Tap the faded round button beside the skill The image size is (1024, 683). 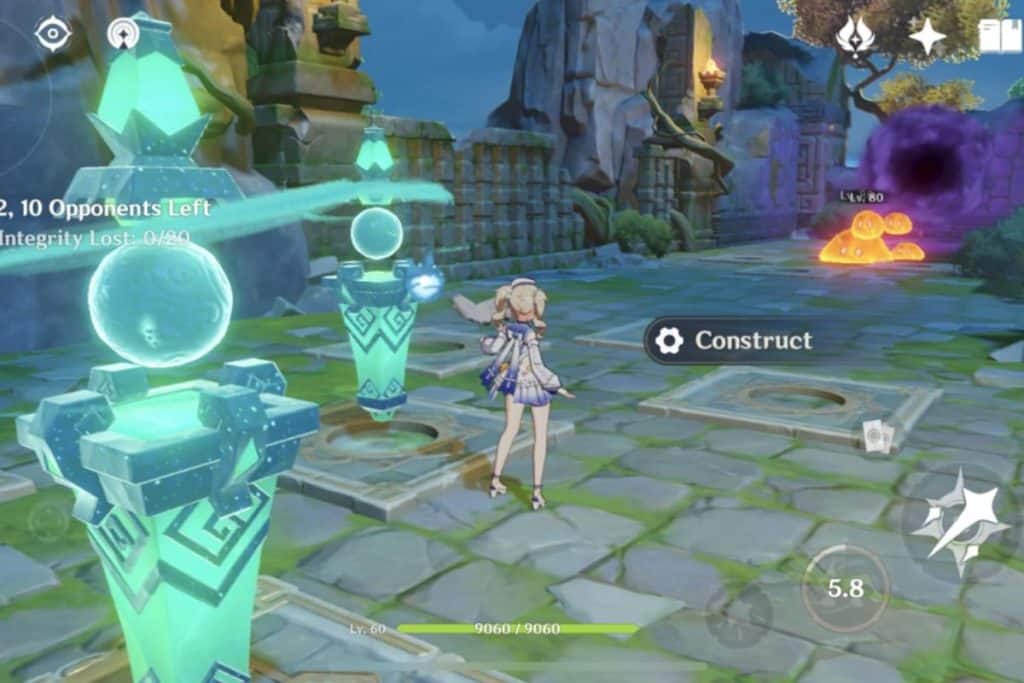[738, 612]
